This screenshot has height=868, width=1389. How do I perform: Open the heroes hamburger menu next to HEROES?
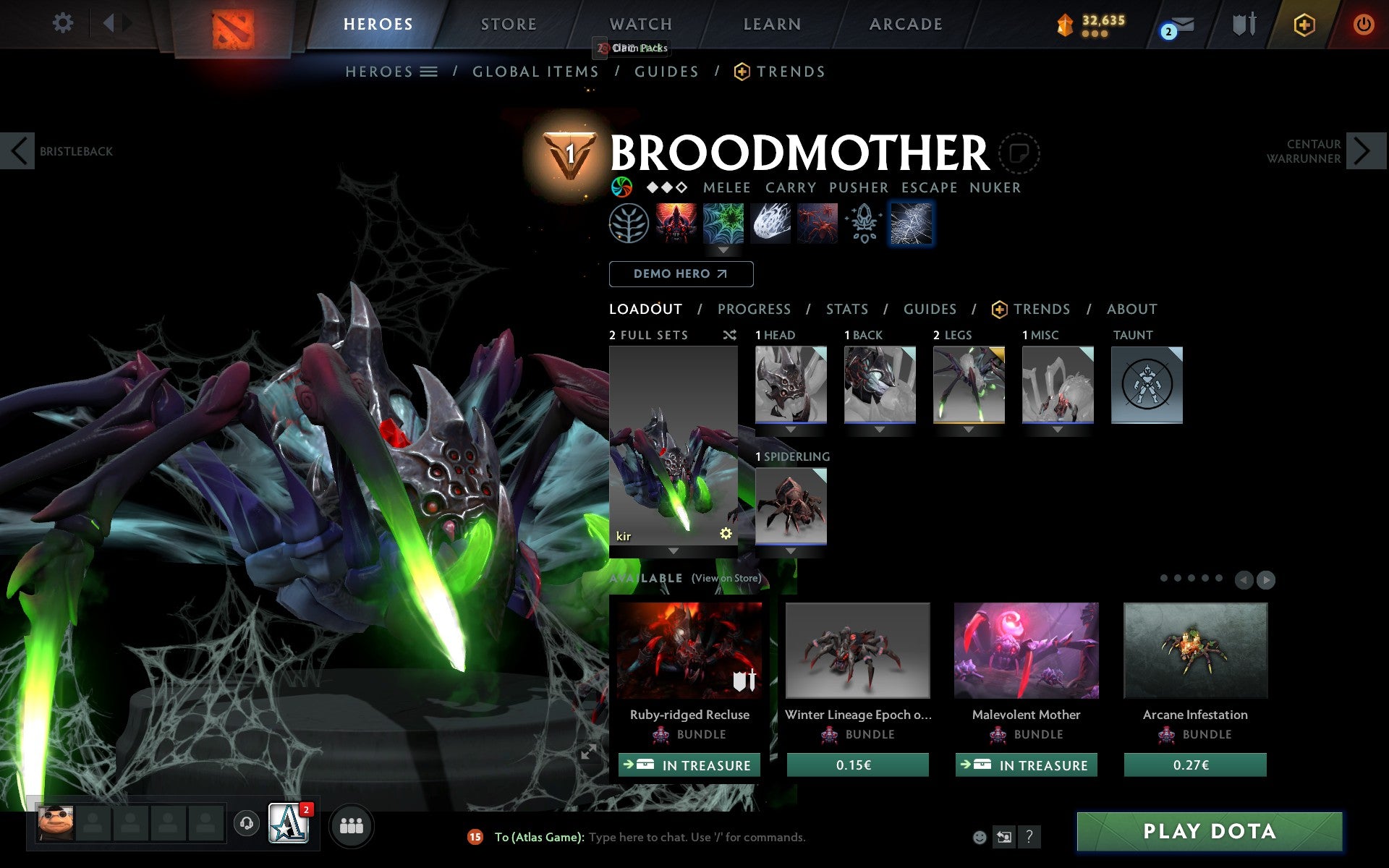(428, 71)
